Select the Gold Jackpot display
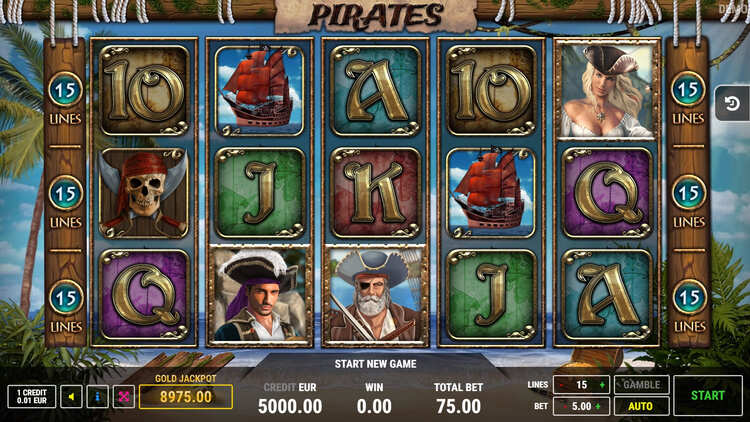750x422 pixels. point(185,396)
